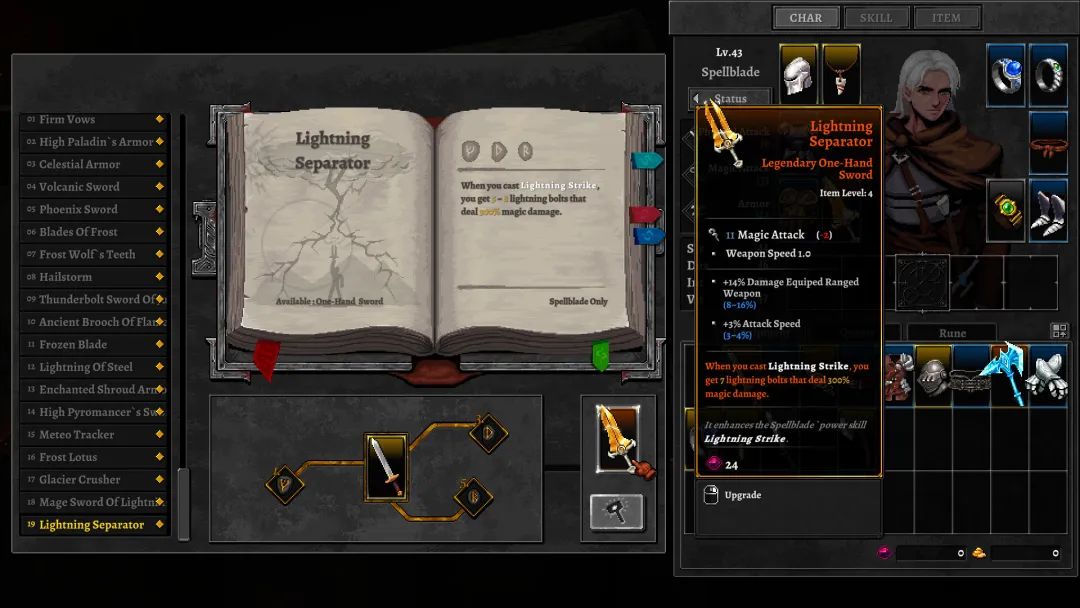Viewport: 1080px width, 608px height.
Task: Select the equipped silver boots slot
Action: [1048, 210]
